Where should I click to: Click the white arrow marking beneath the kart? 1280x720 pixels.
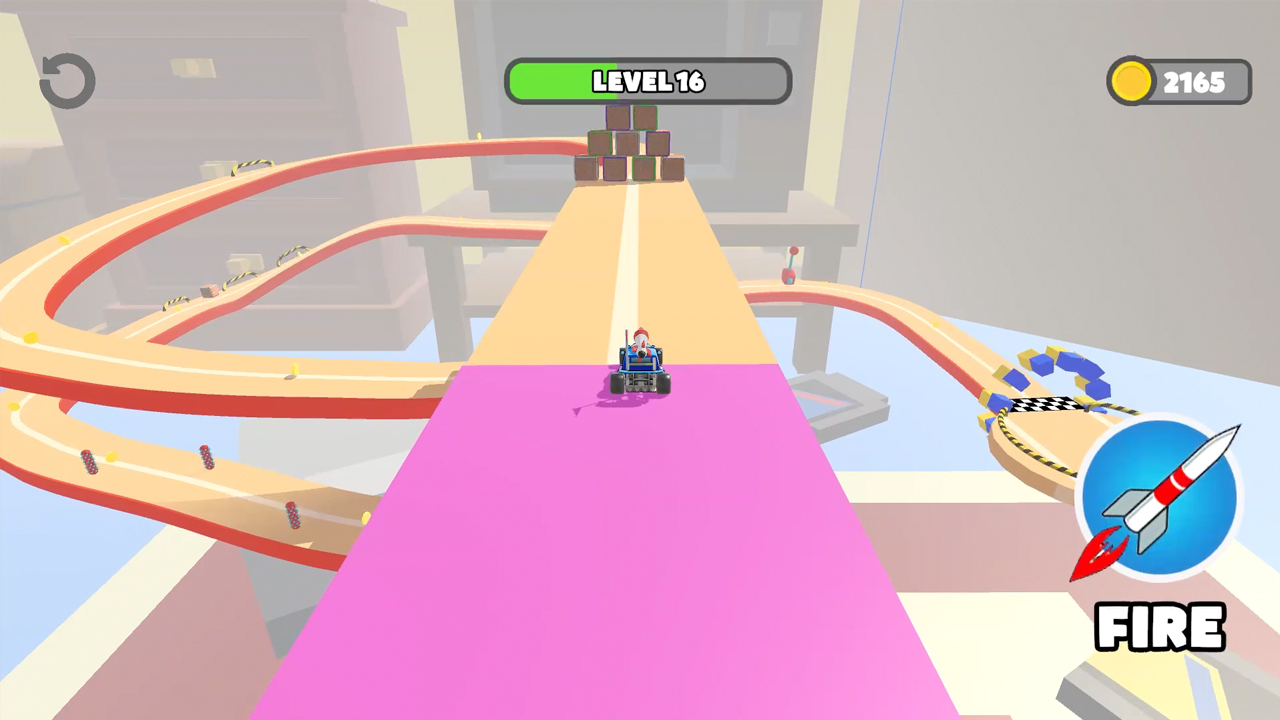pyautogui.click(x=578, y=411)
